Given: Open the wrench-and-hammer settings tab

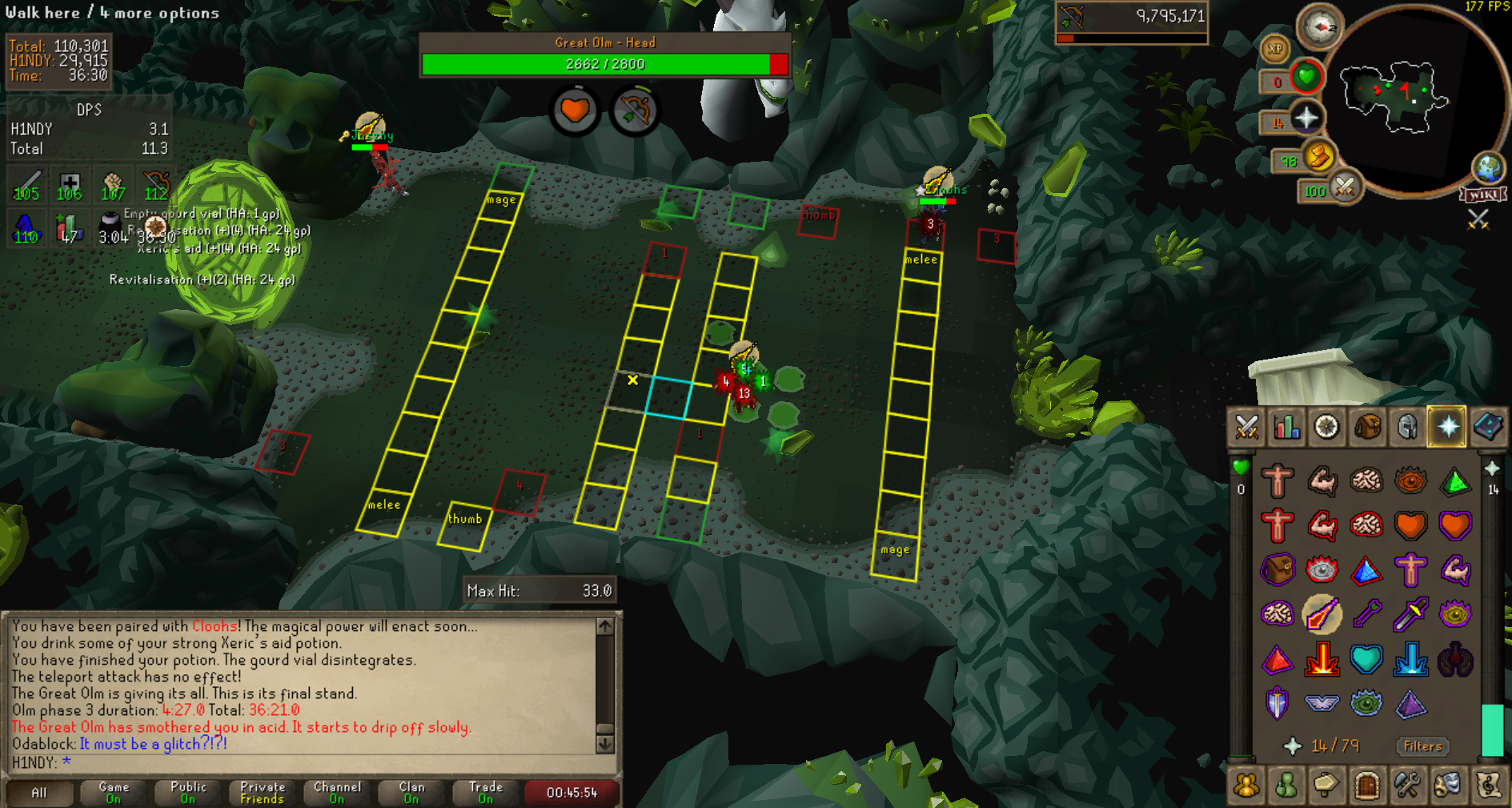Looking at the screenshot, I should point(1407,785).
